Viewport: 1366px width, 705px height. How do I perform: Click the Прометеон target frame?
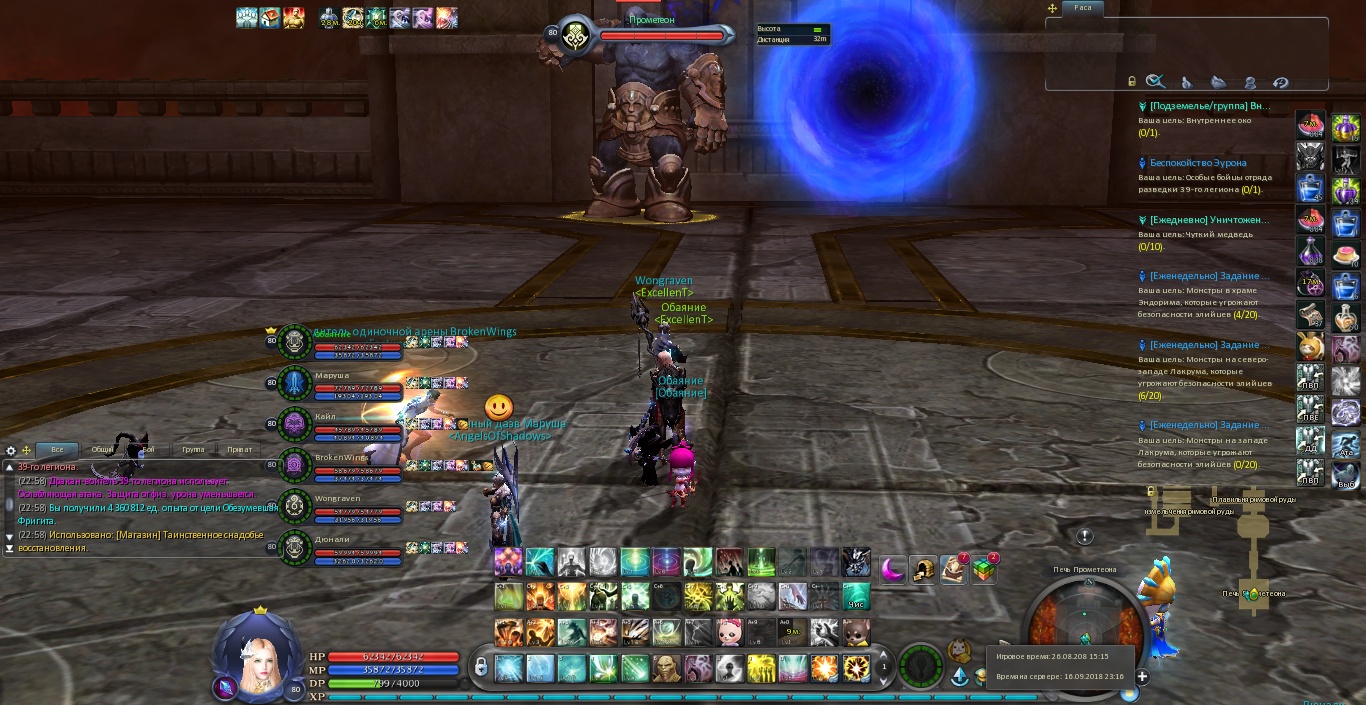coord(660,36)
